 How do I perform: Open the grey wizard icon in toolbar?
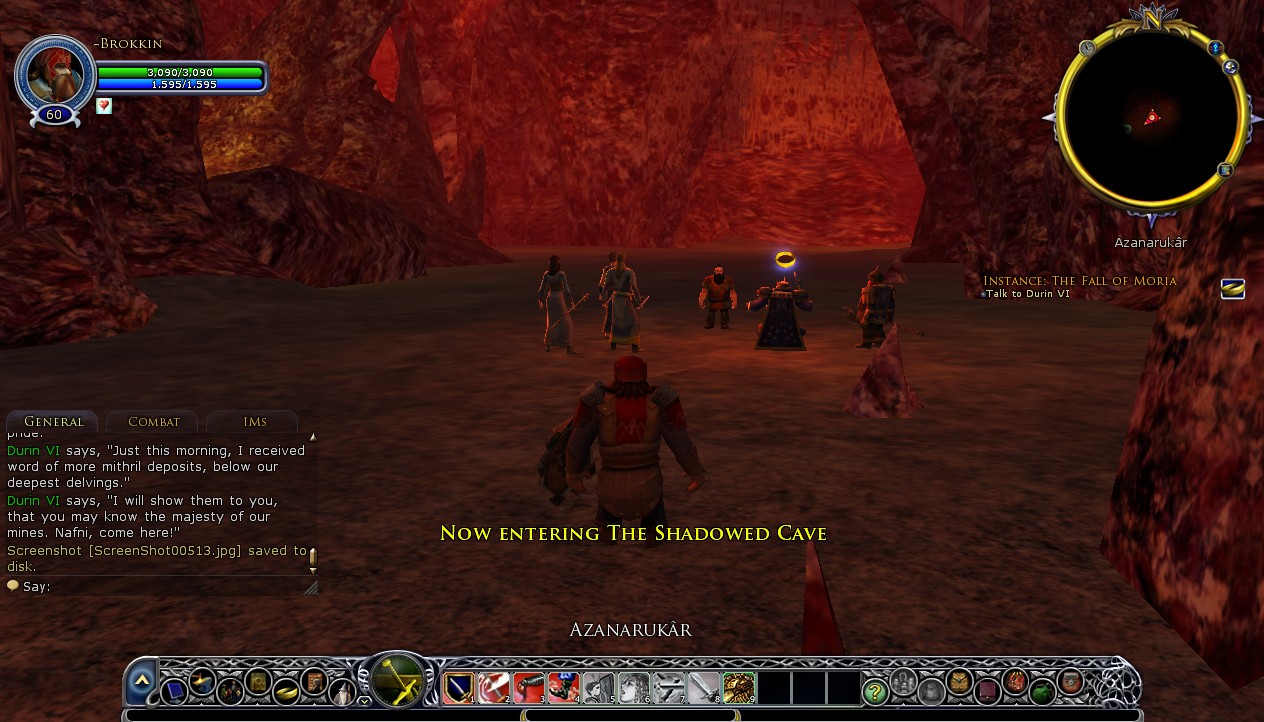(342, 691)
